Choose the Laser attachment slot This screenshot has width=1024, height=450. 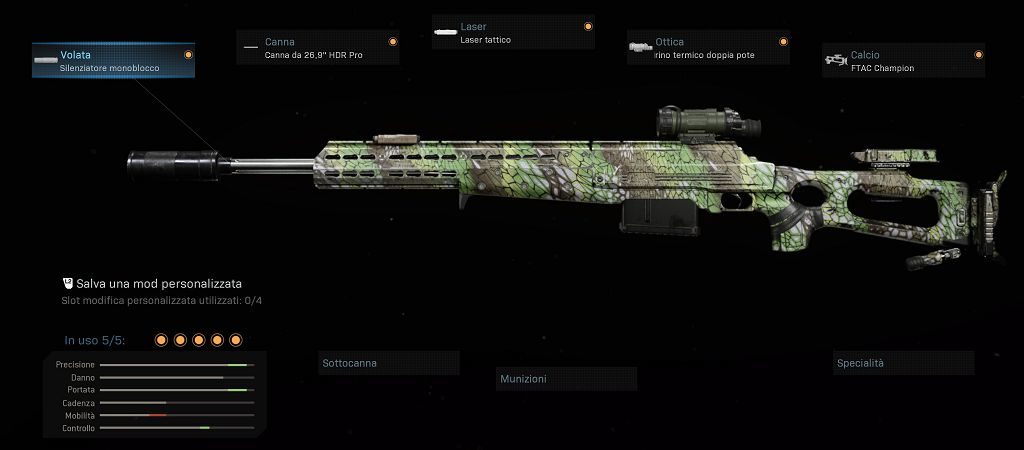(x=513, y=33)
